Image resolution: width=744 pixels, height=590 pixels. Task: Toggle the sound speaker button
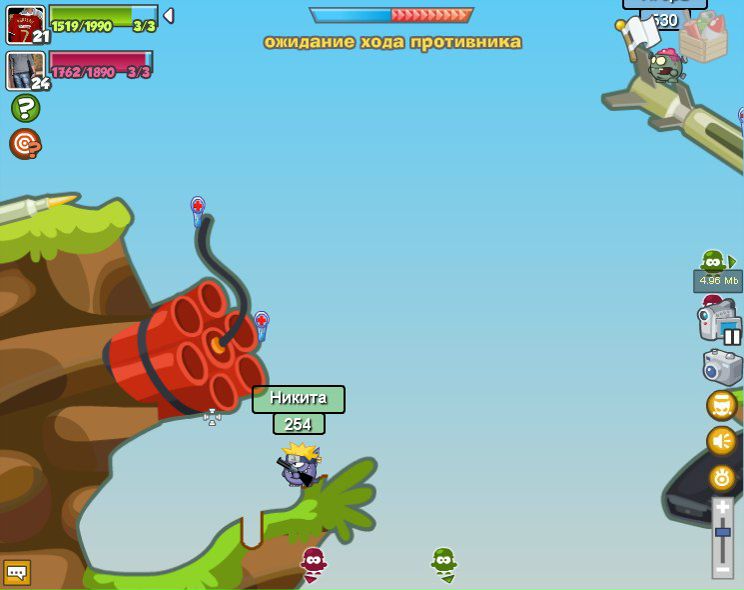(x=722, y=441)
